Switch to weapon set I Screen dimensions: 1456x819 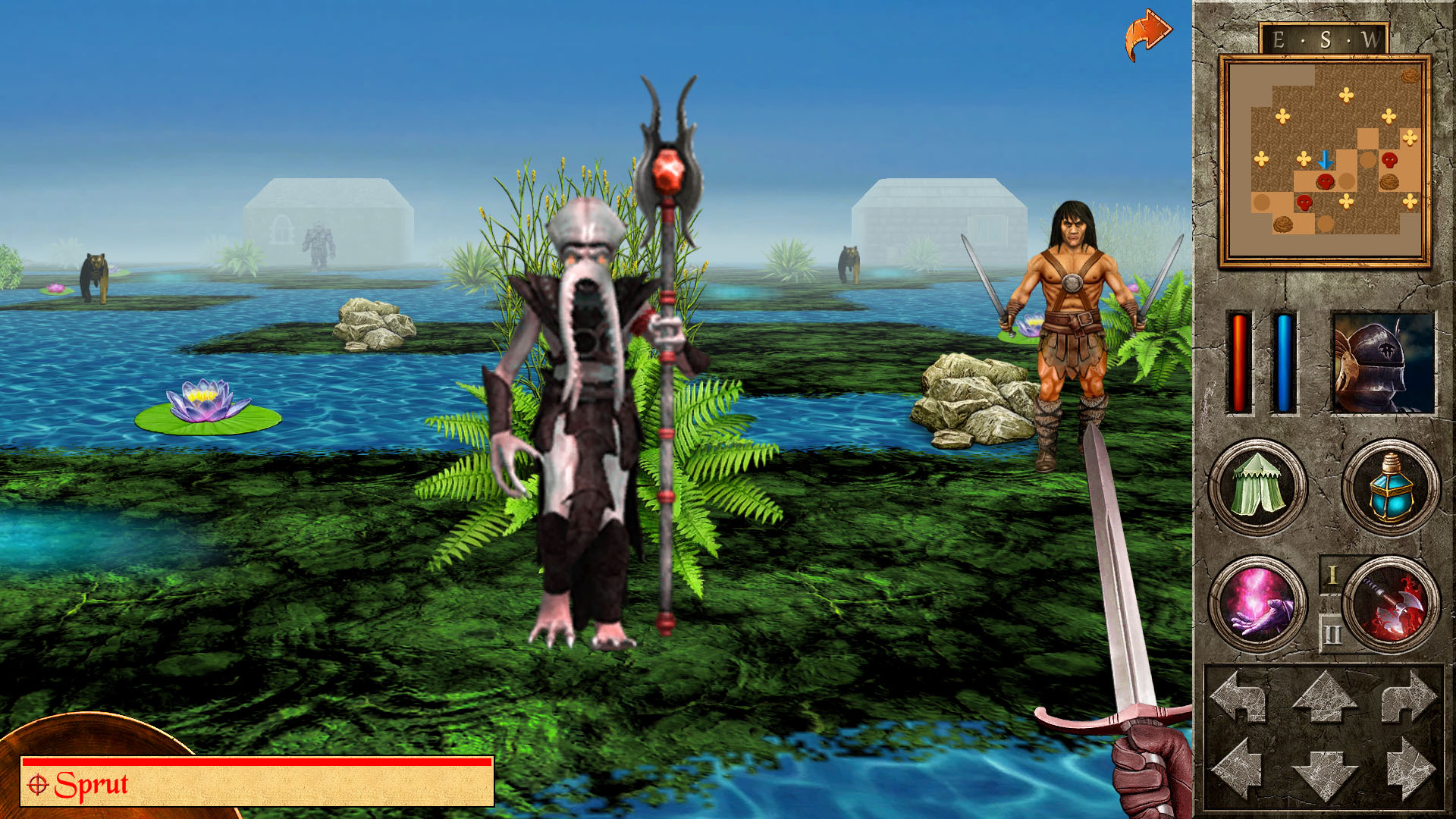coord(1332,576)
